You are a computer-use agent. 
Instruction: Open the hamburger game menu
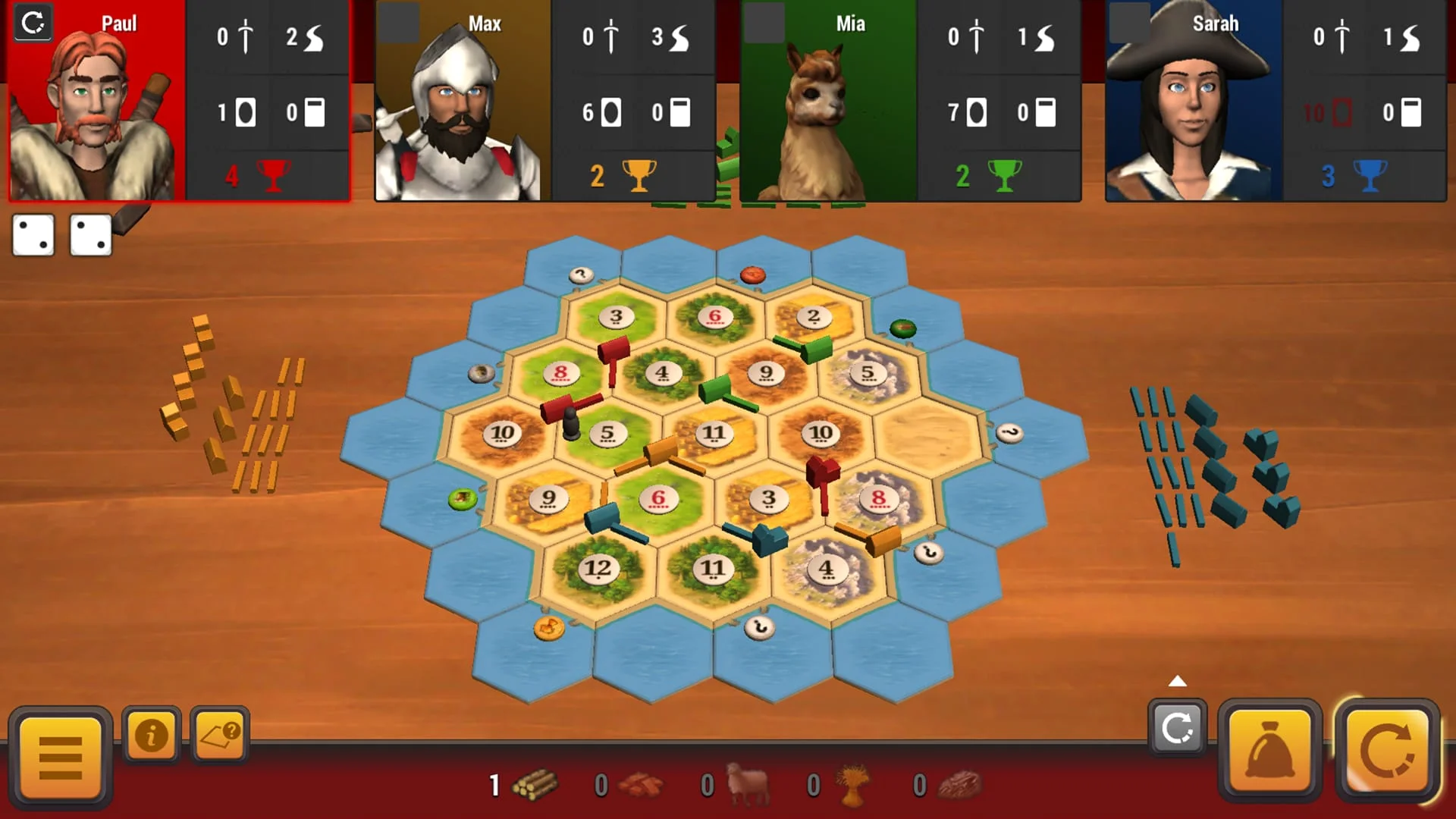[59, 758]
